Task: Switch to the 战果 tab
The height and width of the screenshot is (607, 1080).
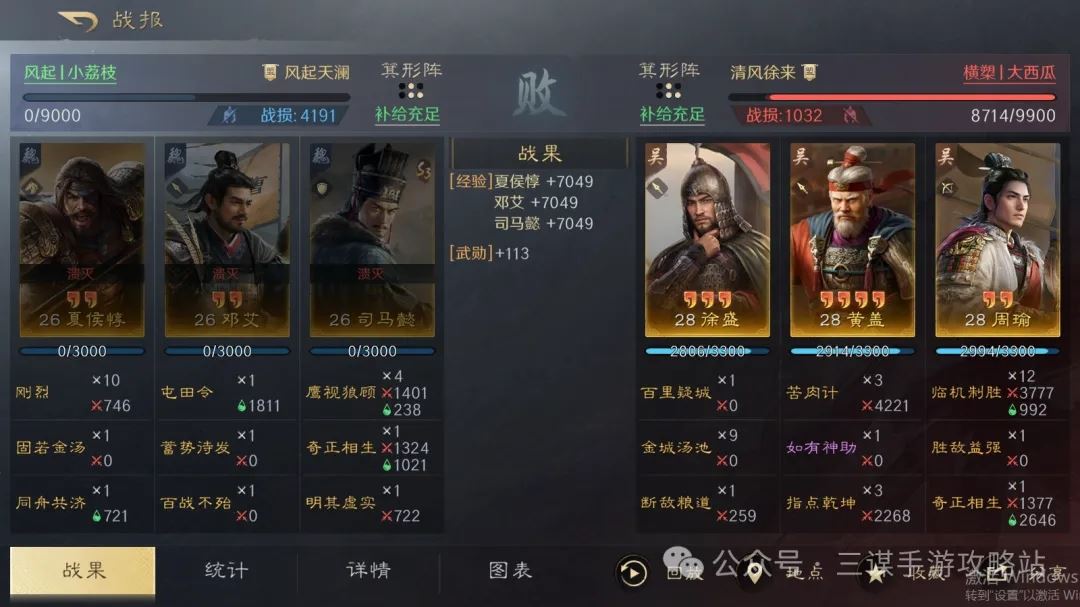Action: (x=83, y=571)
